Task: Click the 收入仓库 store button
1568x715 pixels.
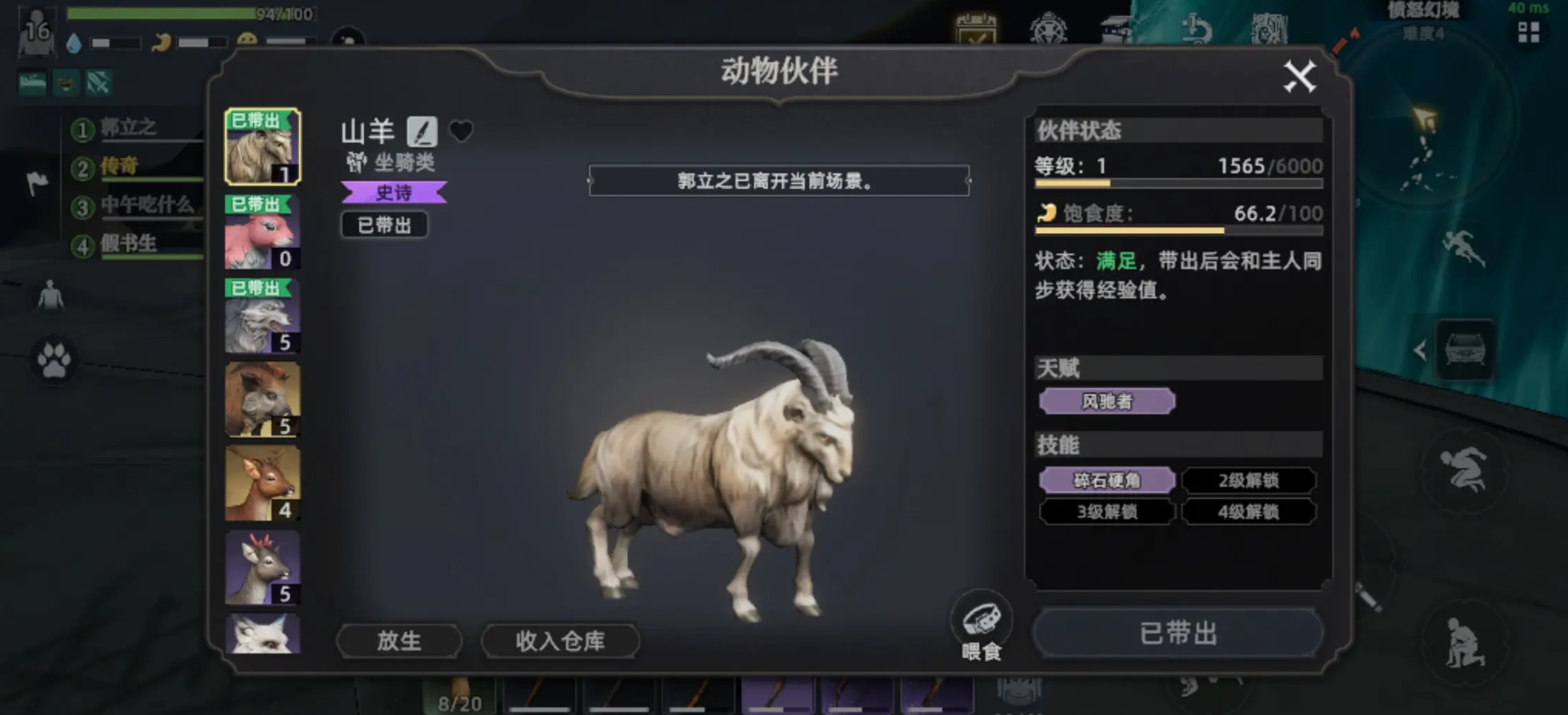Action: 559,640
